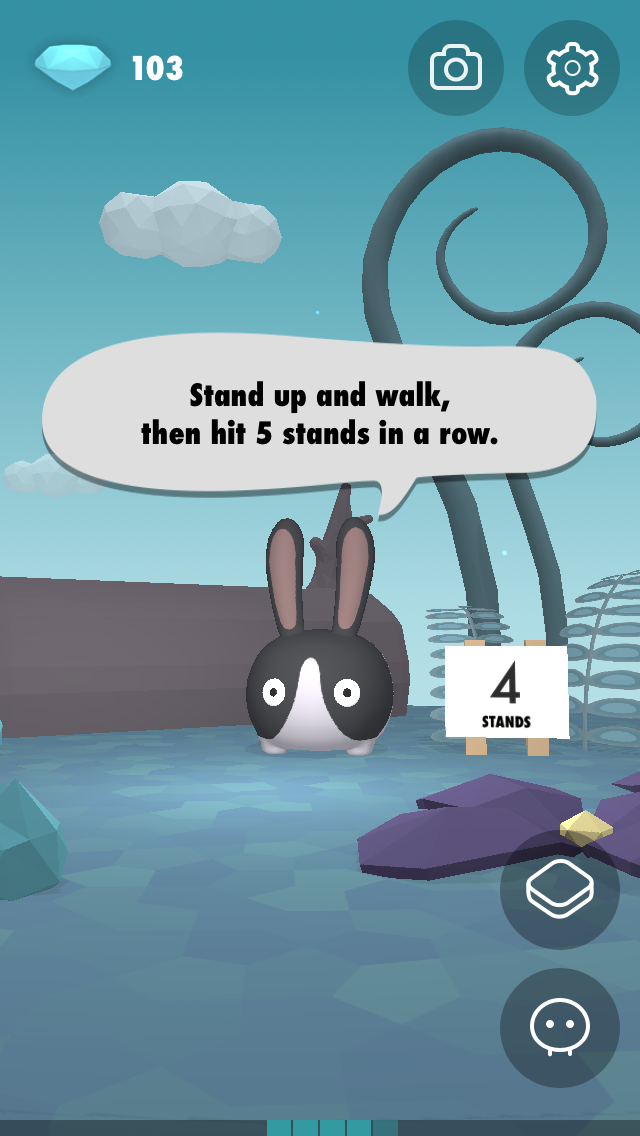Open the gear settings menu

coord(572,68)
